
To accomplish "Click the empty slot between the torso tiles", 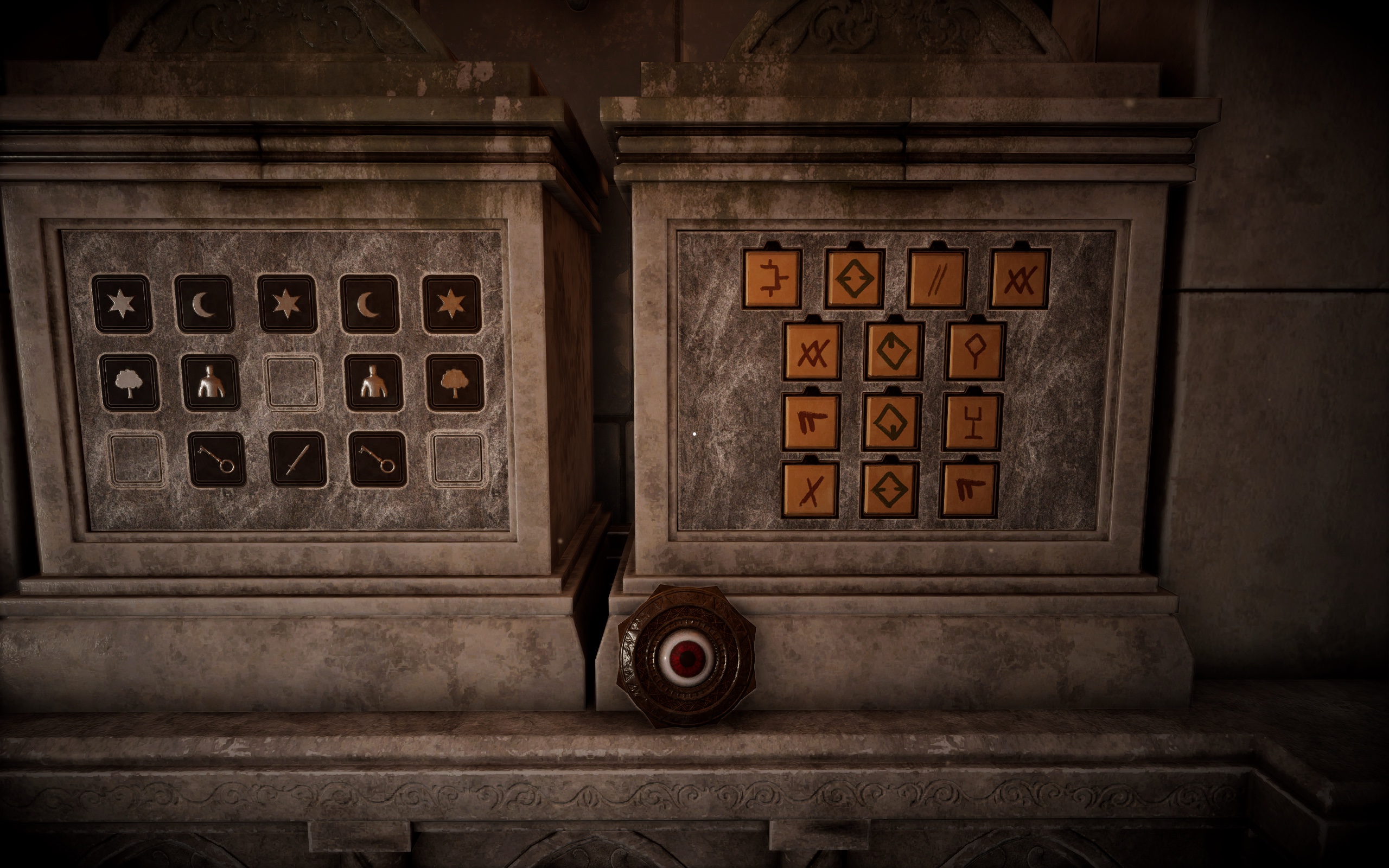I will (293, 383).
